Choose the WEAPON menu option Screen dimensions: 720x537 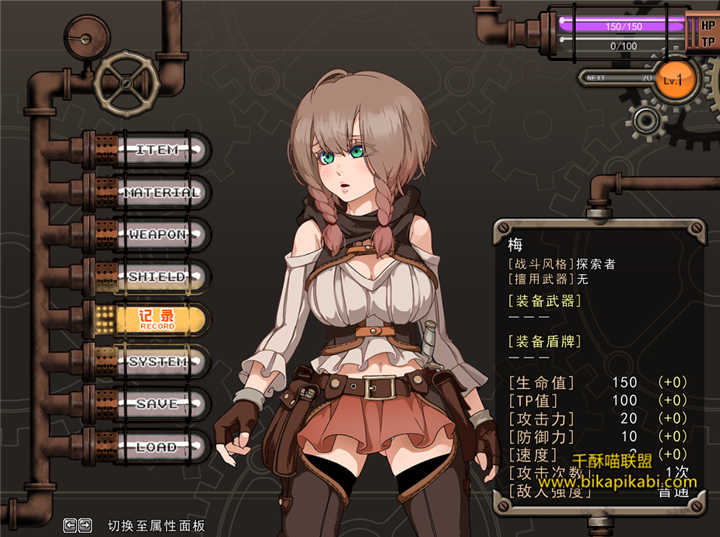[x=157, y=235]
